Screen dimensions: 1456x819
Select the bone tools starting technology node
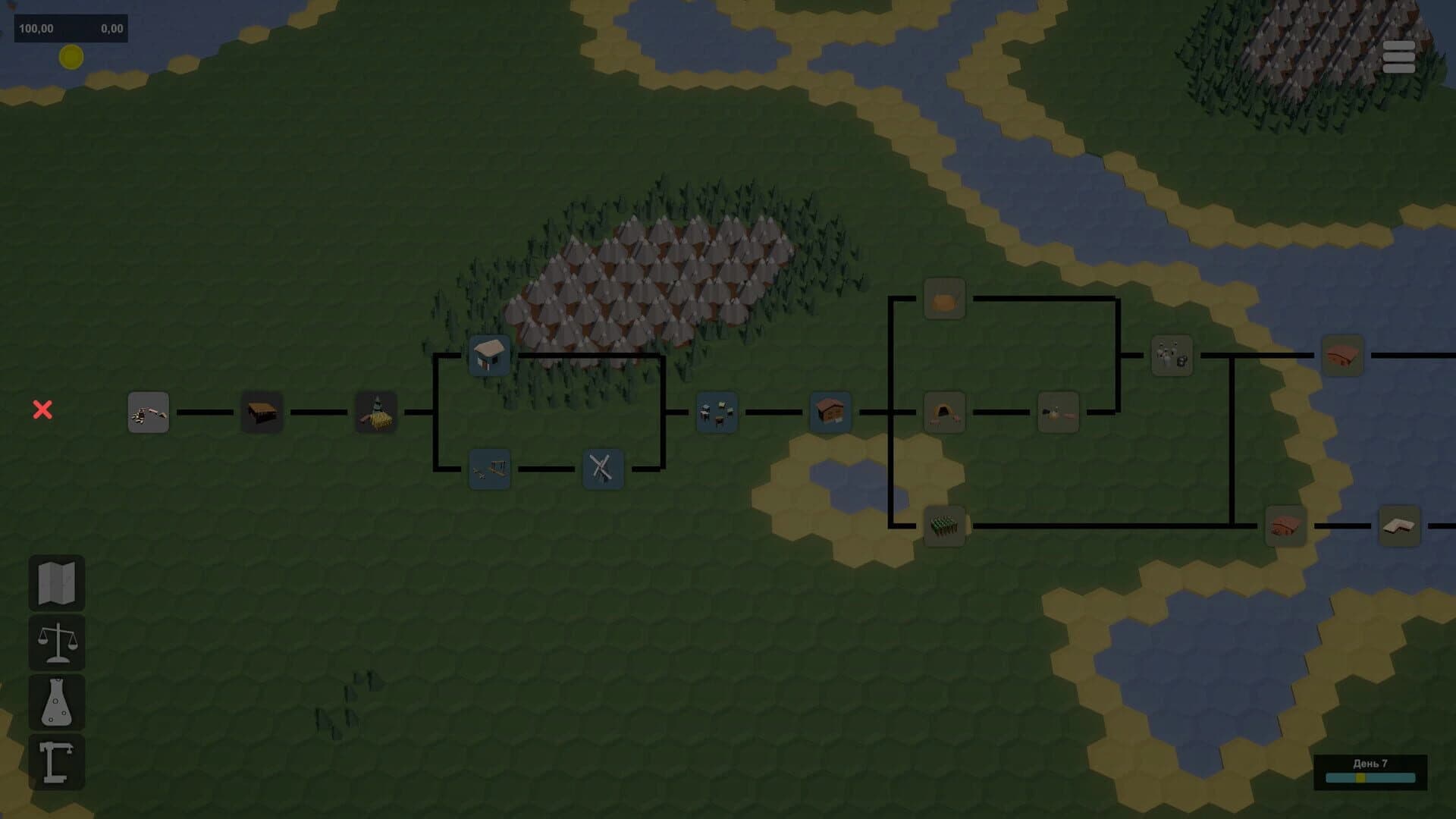pos(148,413)
